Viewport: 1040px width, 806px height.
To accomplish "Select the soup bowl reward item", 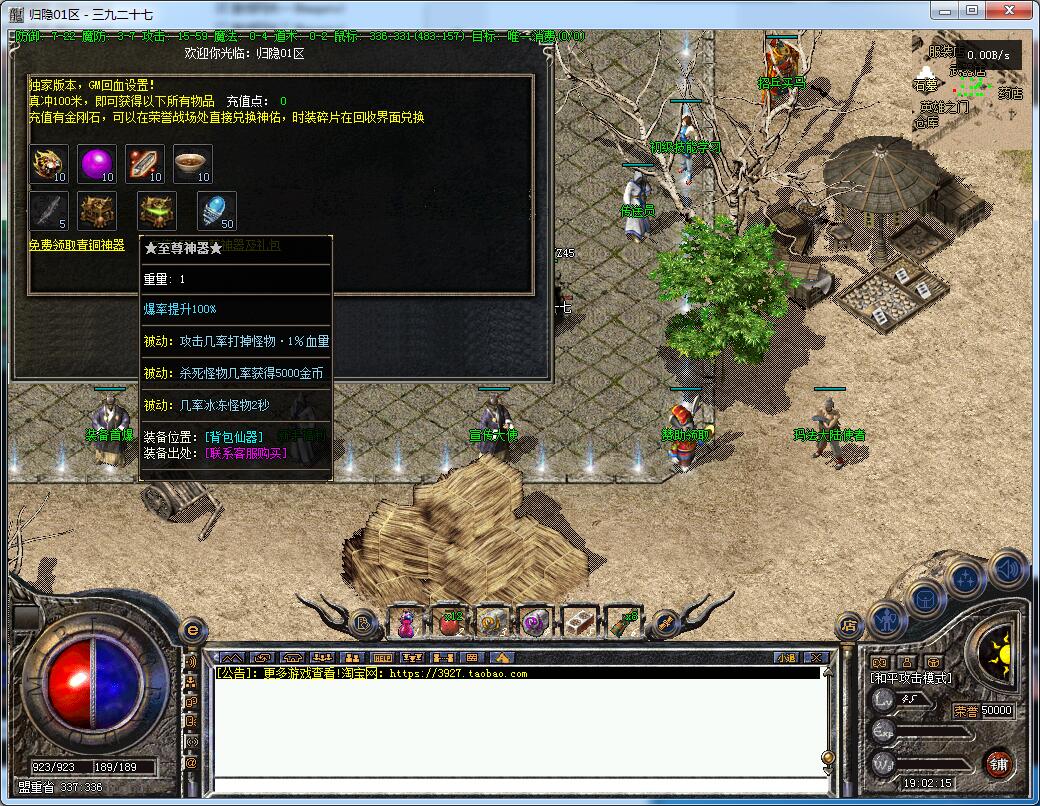I will [x=192, y=163].
